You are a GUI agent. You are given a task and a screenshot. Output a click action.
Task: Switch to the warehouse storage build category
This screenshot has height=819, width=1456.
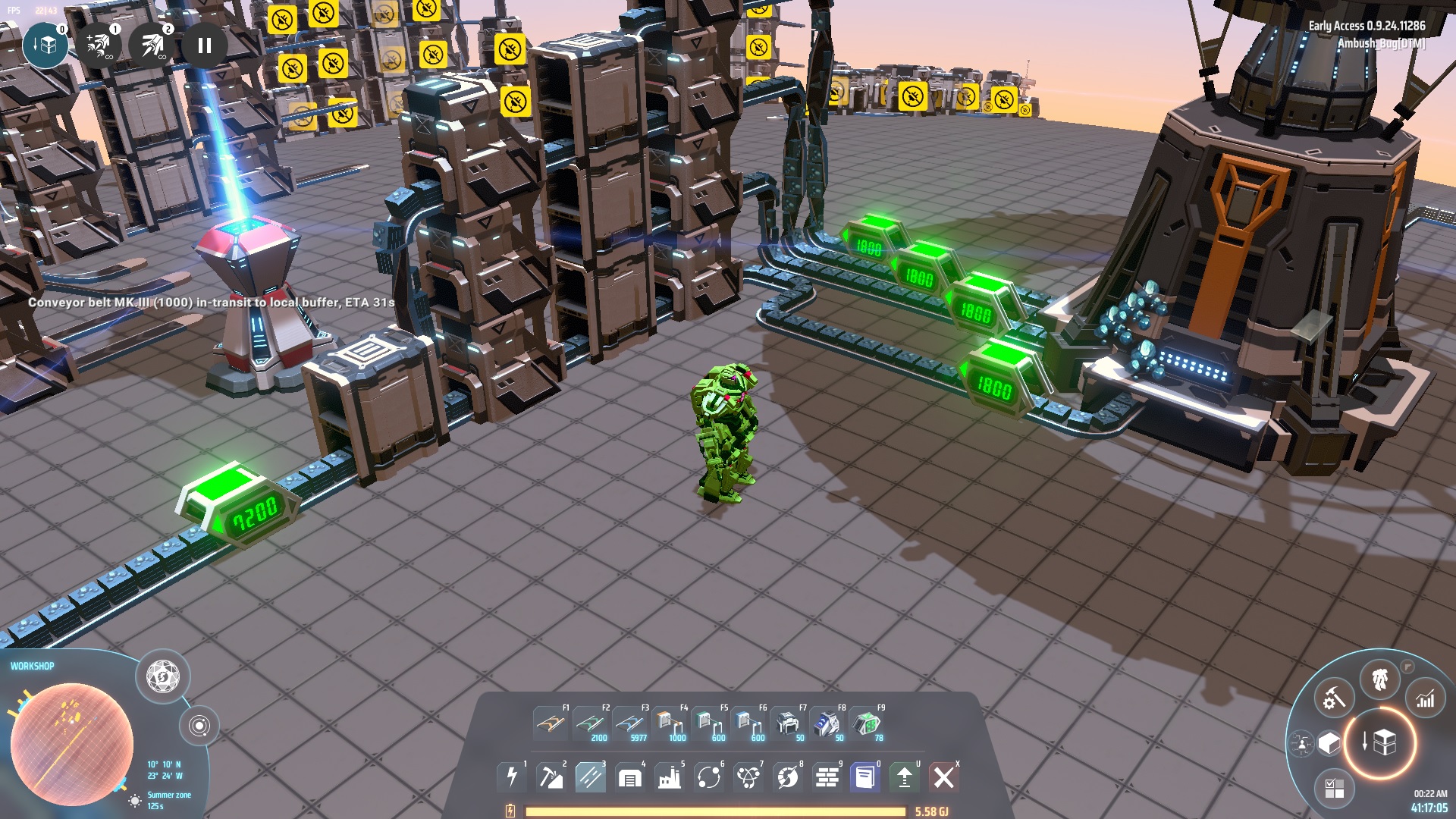[630, 777]
